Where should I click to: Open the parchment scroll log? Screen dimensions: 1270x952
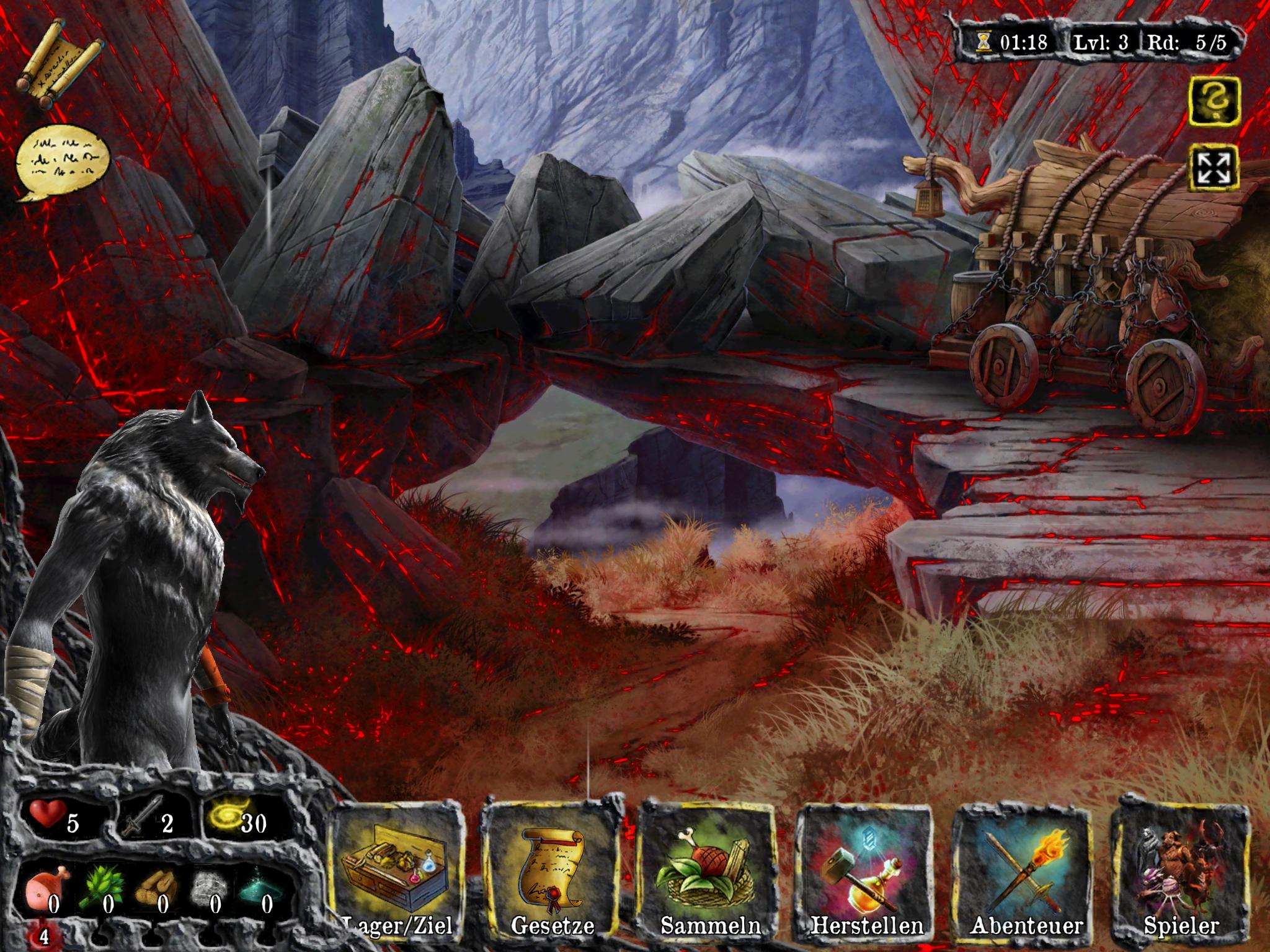click(x=60, y=65)
